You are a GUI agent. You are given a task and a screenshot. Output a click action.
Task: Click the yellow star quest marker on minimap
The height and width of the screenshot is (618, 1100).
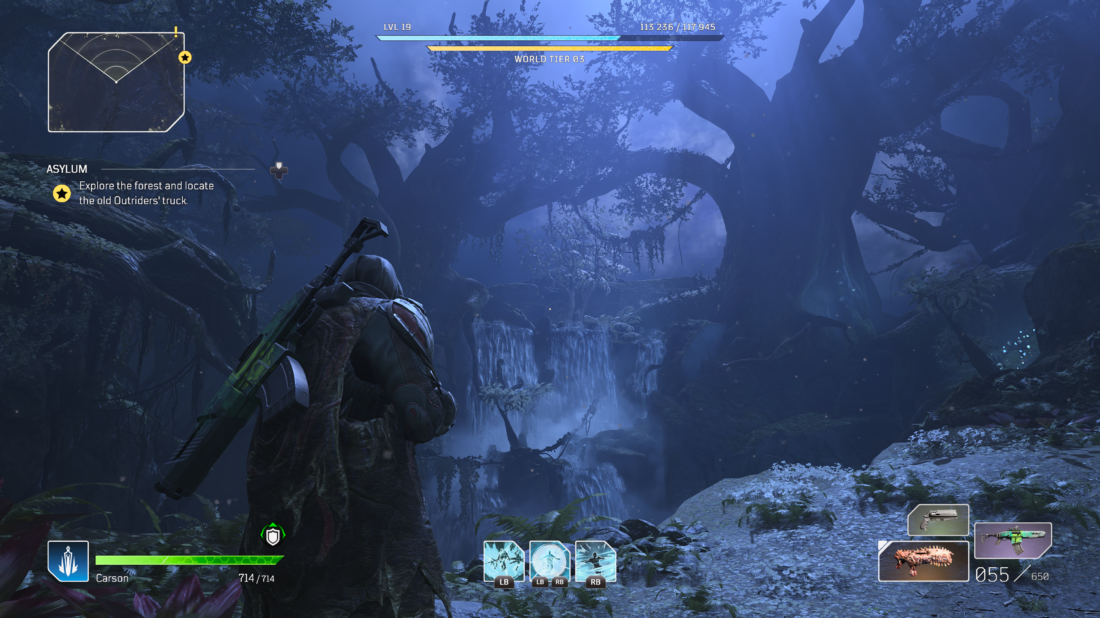tap(185, 58)
